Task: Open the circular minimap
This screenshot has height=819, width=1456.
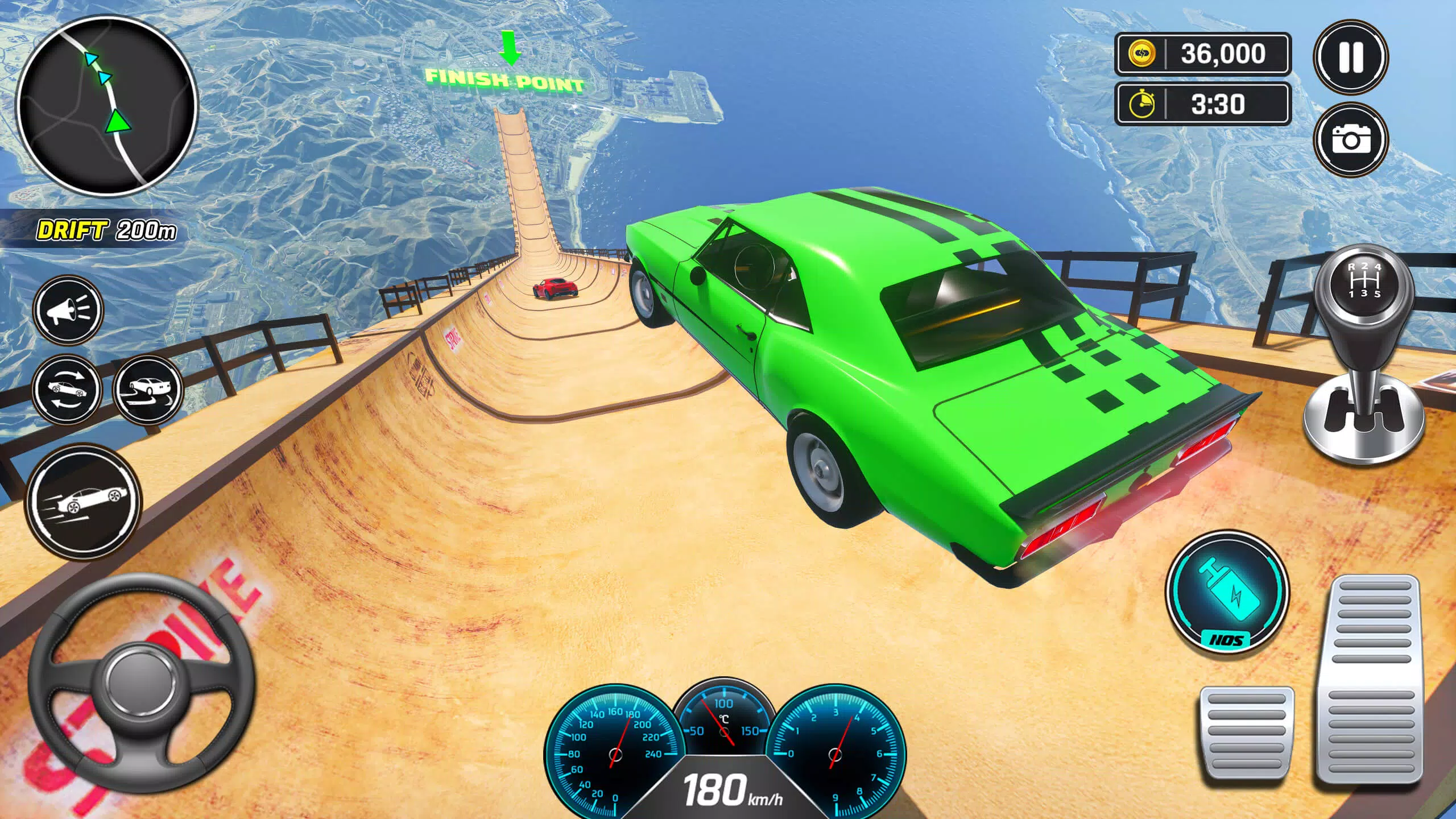Action: 106,107
